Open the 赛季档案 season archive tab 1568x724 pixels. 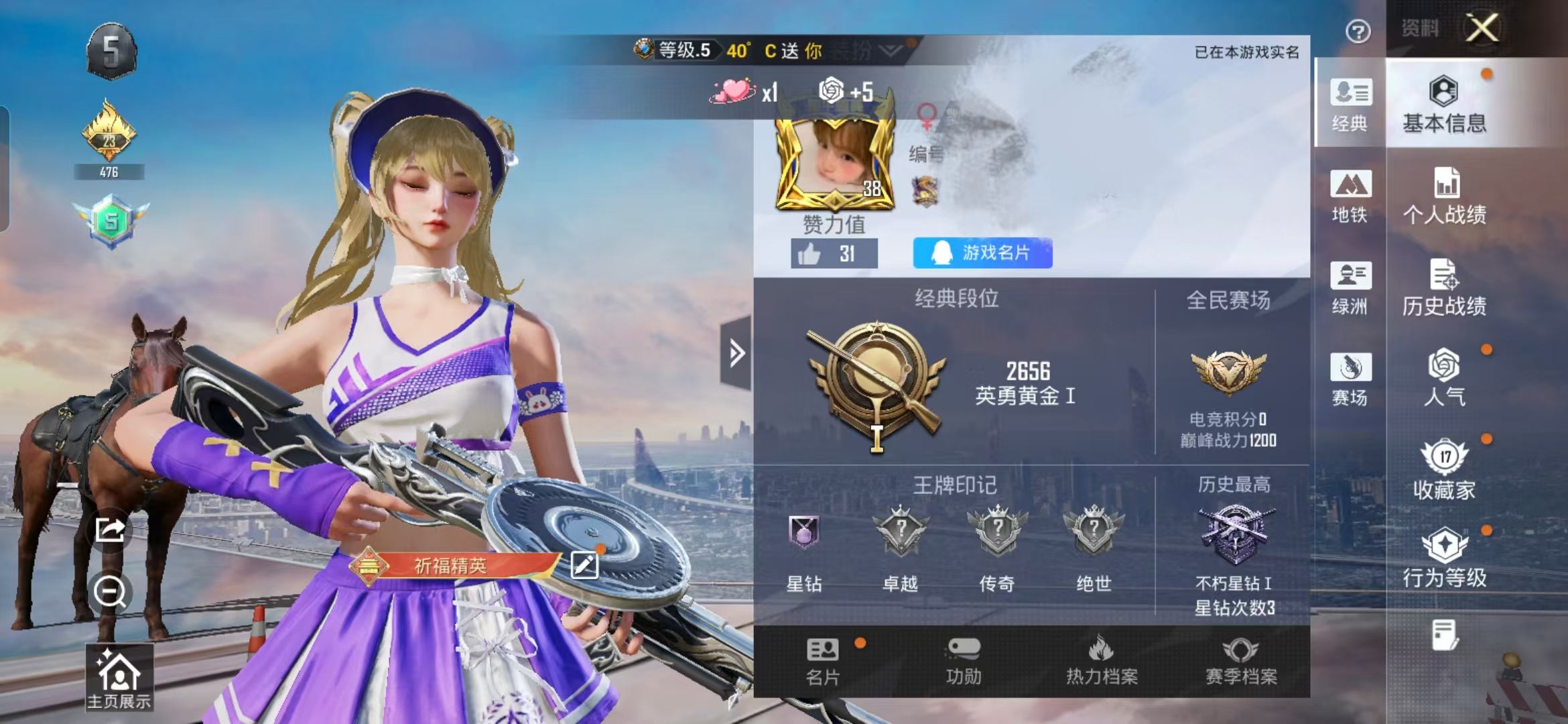(x=1241, y=661)
